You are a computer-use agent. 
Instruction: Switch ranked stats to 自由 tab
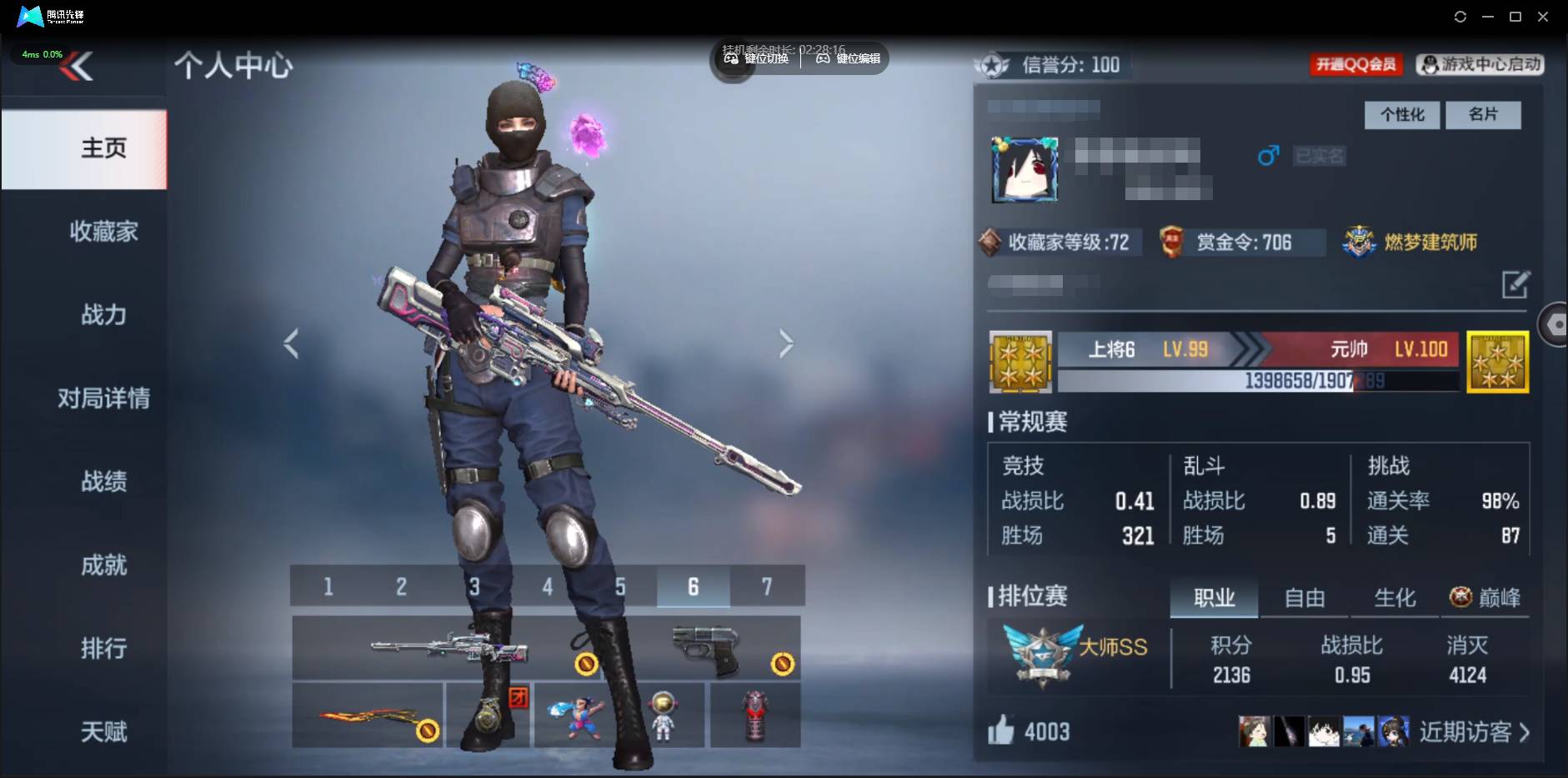click(1305, 598)
